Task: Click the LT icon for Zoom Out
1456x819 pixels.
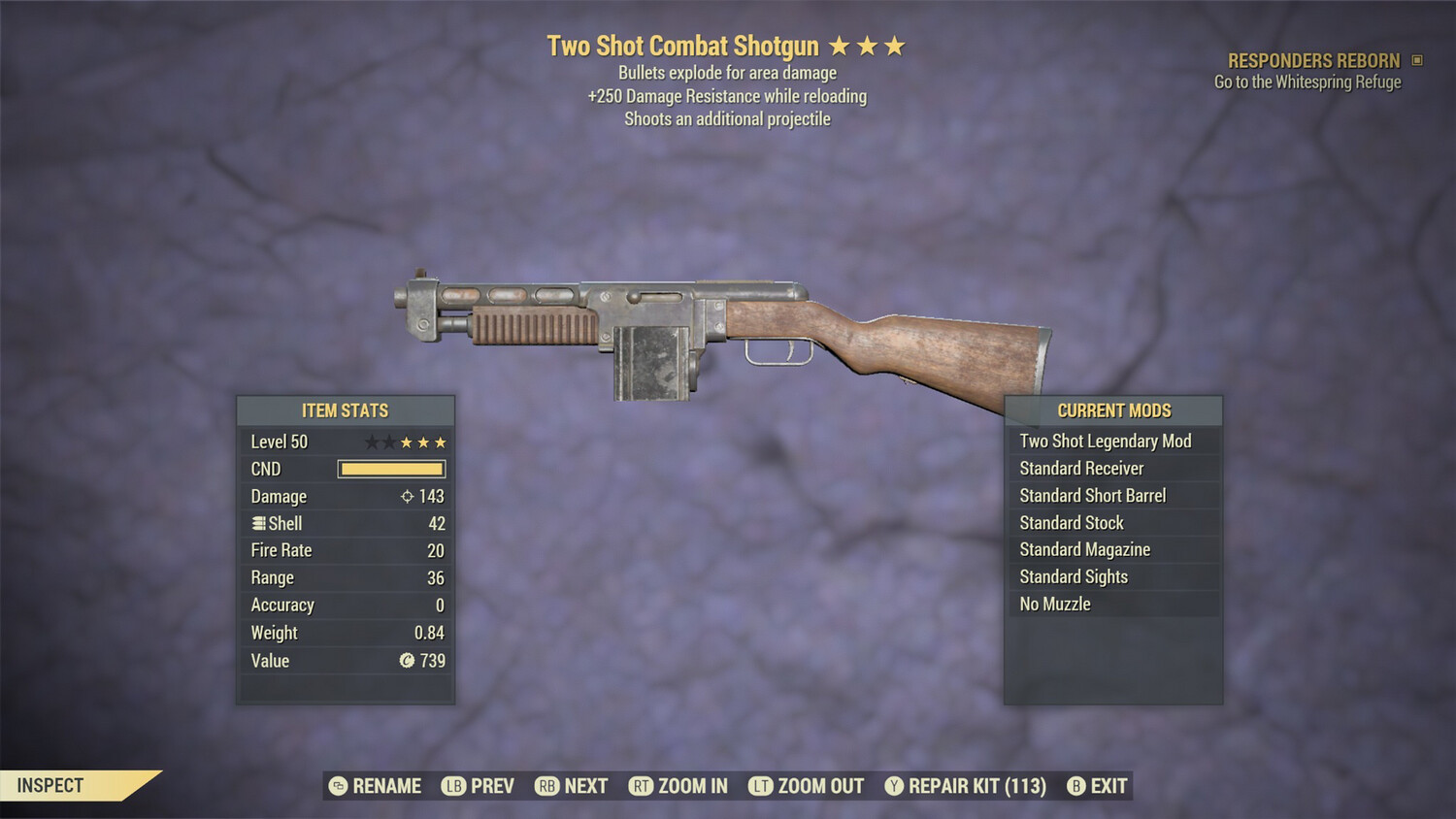Action: click(x=763, y=786)
